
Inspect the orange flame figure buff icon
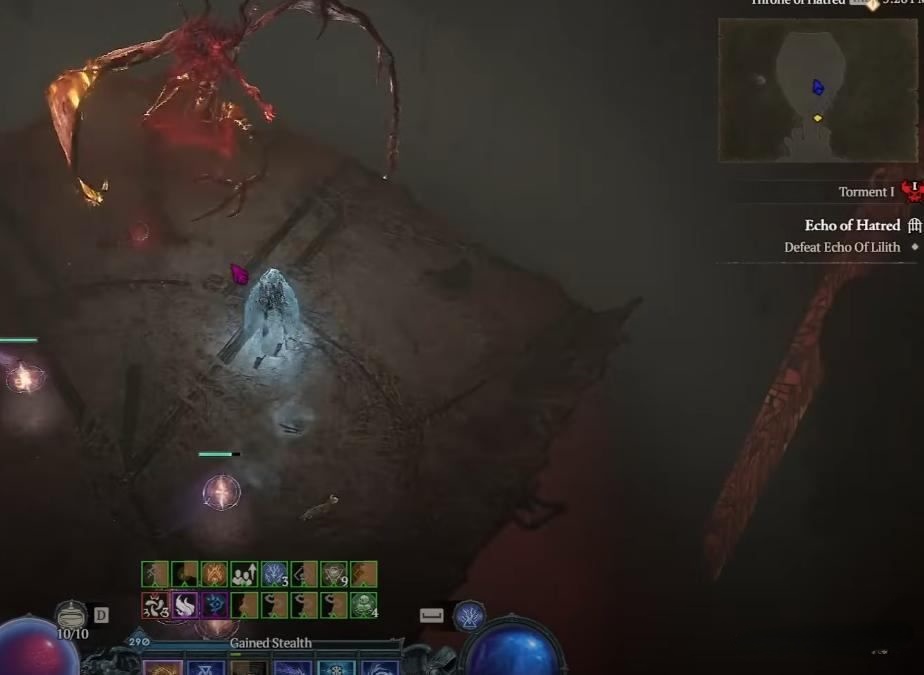tap(214, 574)
